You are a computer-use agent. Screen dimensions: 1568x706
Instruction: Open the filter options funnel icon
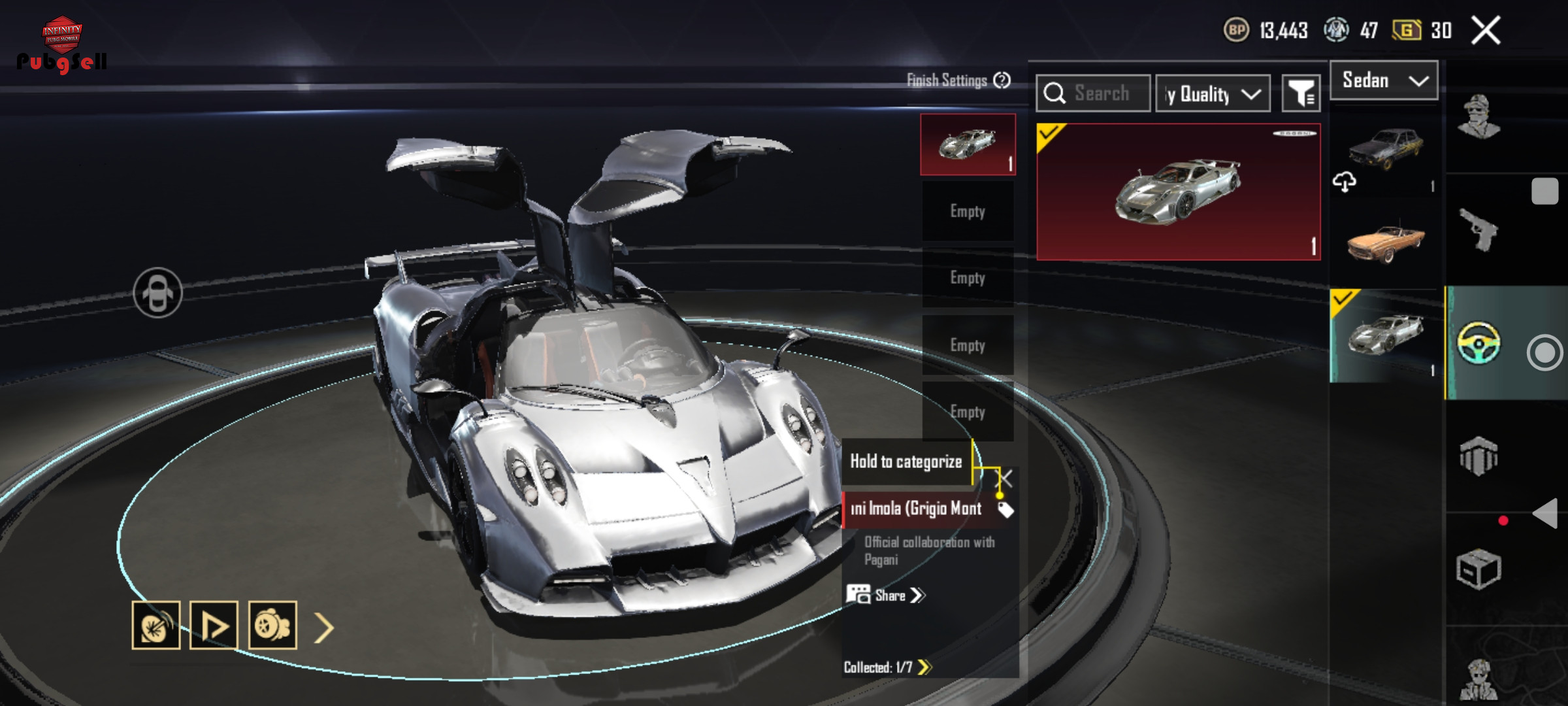coord(1301,94)
